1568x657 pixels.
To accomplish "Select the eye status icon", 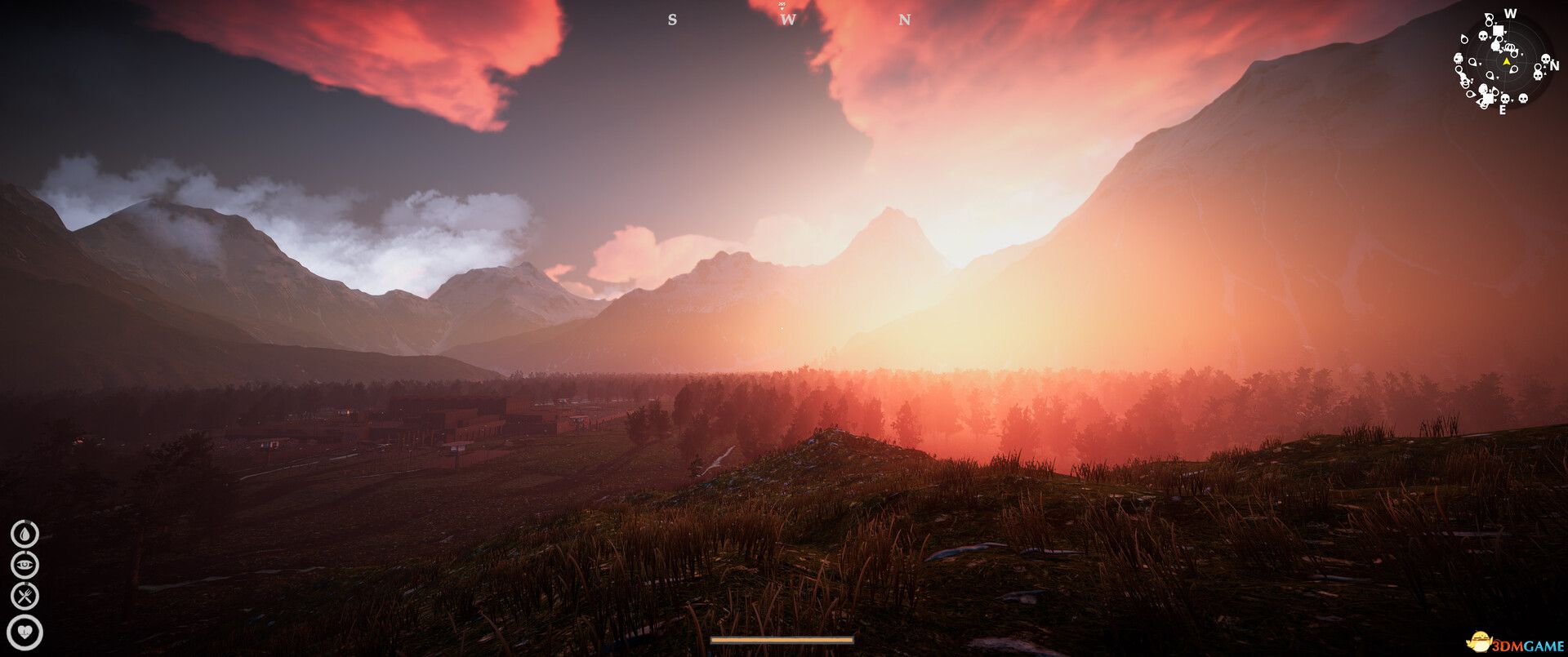I will click(x=25, y=565).
